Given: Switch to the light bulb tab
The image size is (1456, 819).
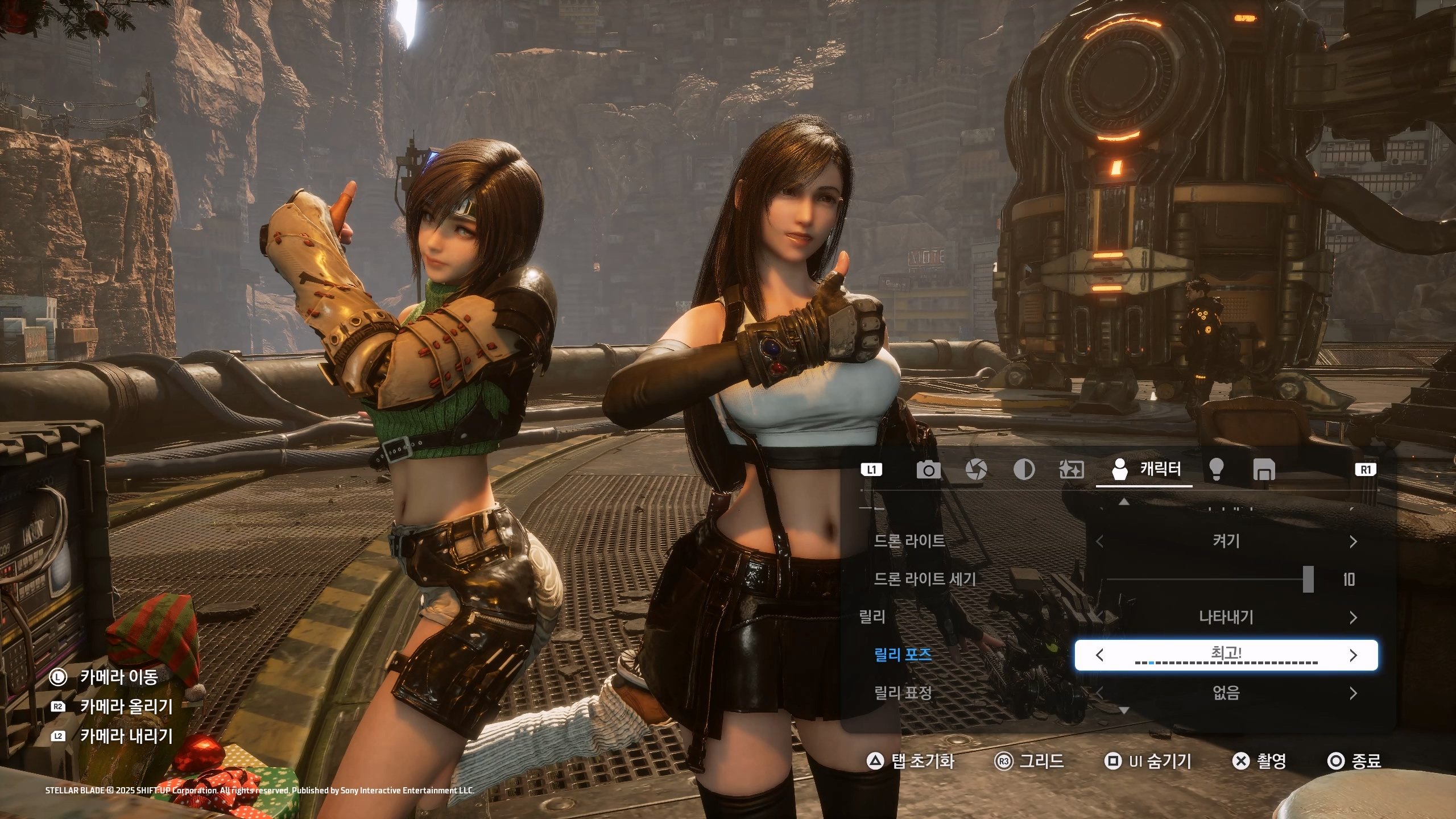Looking at the screenshot, I should [x=1216, y=470].
